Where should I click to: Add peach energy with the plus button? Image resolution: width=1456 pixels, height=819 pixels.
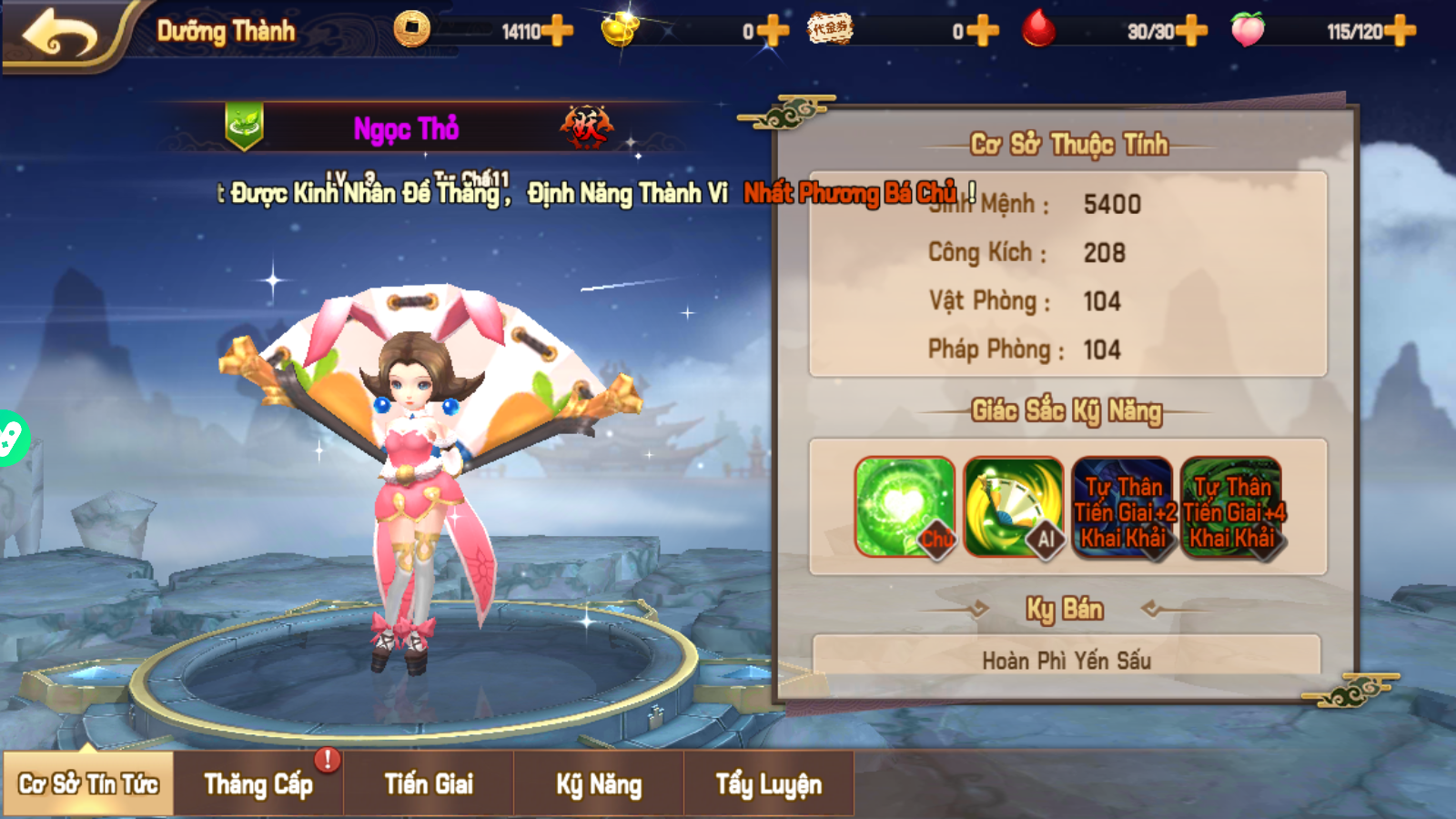click(x=1400, y=31)
